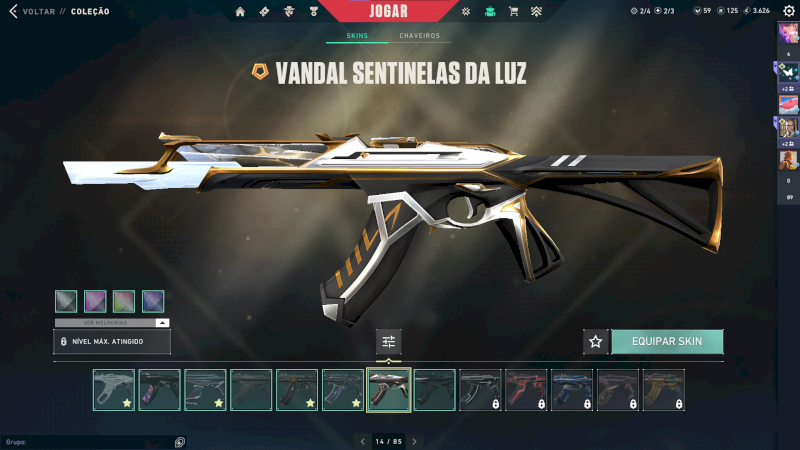Switch to the Chaveiros tab
800x450 pixels.
click(x=419, y=36)
